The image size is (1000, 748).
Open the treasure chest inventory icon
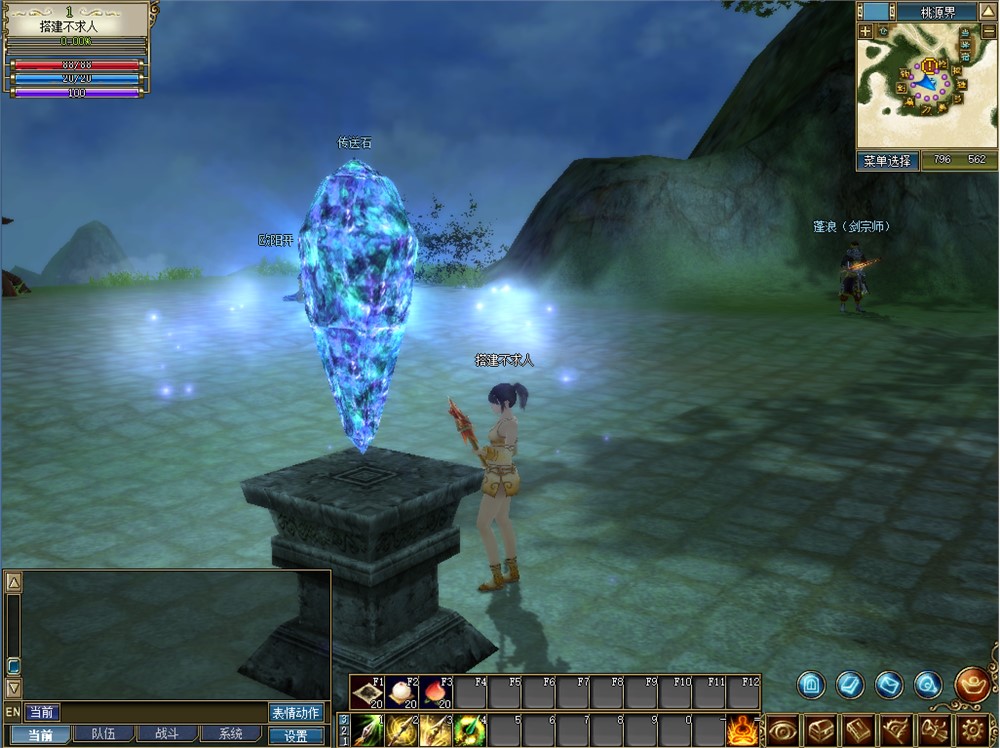pyautogui.click(x=821, y=730)
